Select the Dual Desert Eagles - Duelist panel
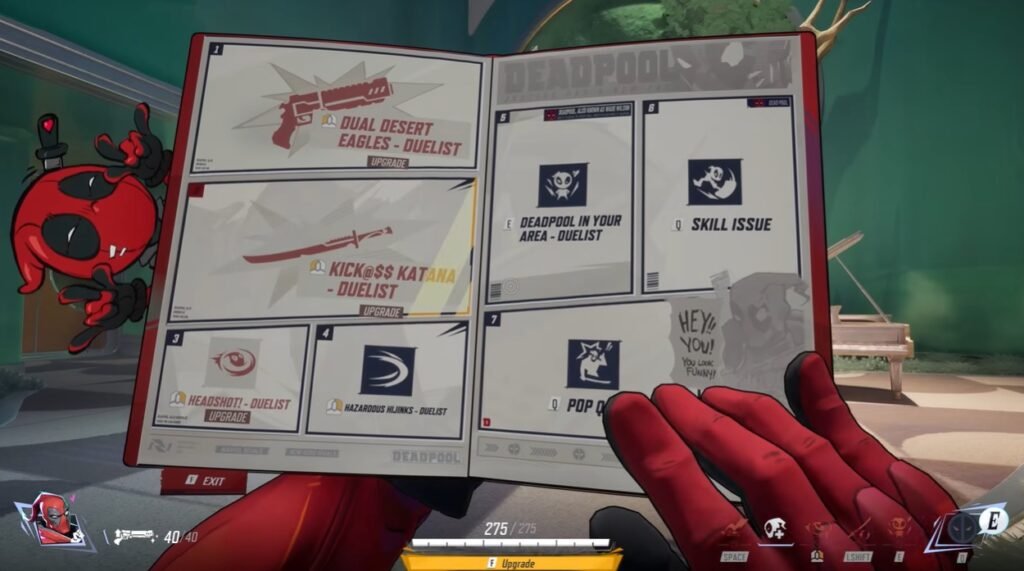 tap(338, 108)
